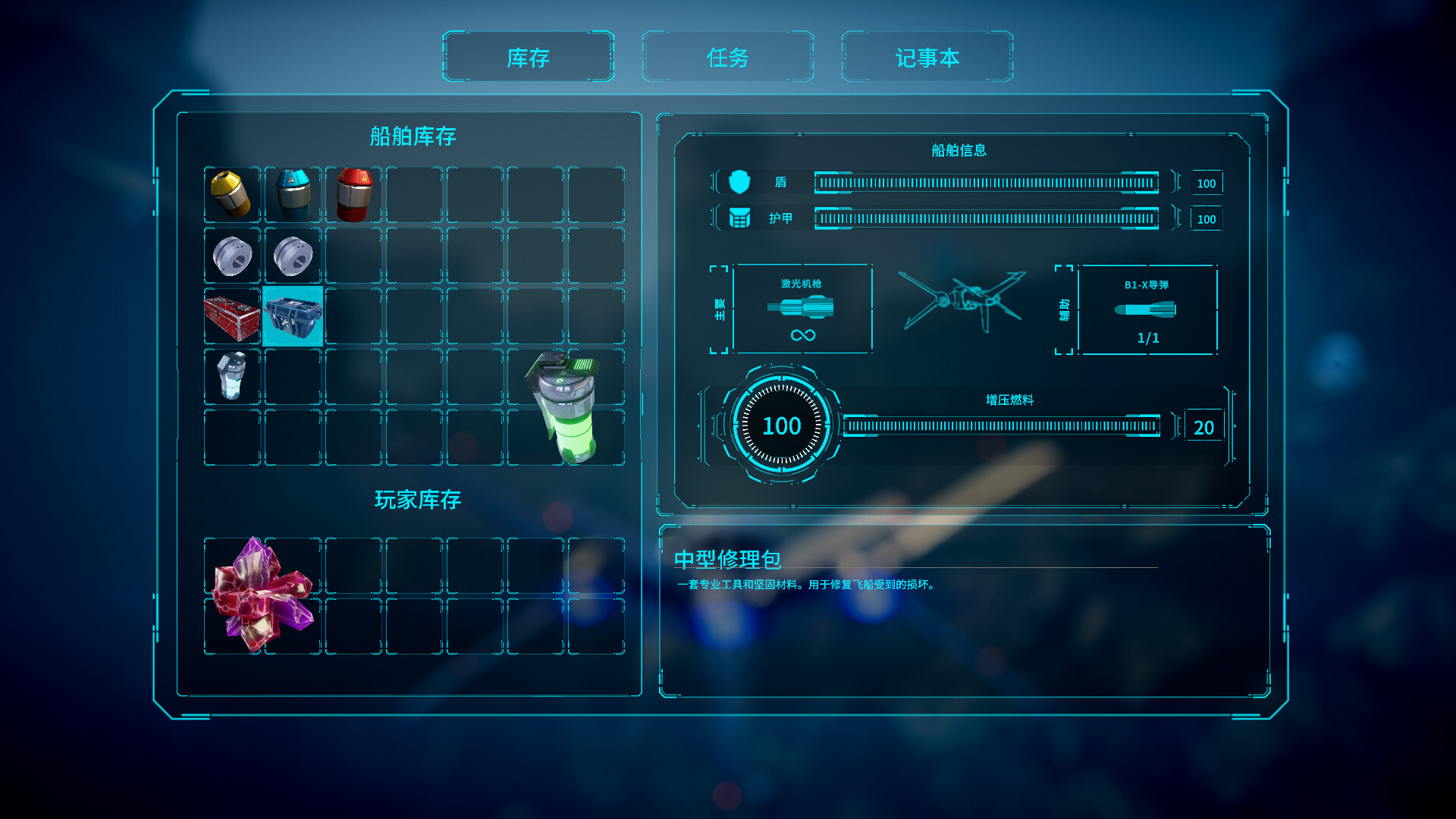Expand the 船舶信息 ship information panel
Image resolution: width=1456 pixels, height=819 pixels.
(958, 149)
